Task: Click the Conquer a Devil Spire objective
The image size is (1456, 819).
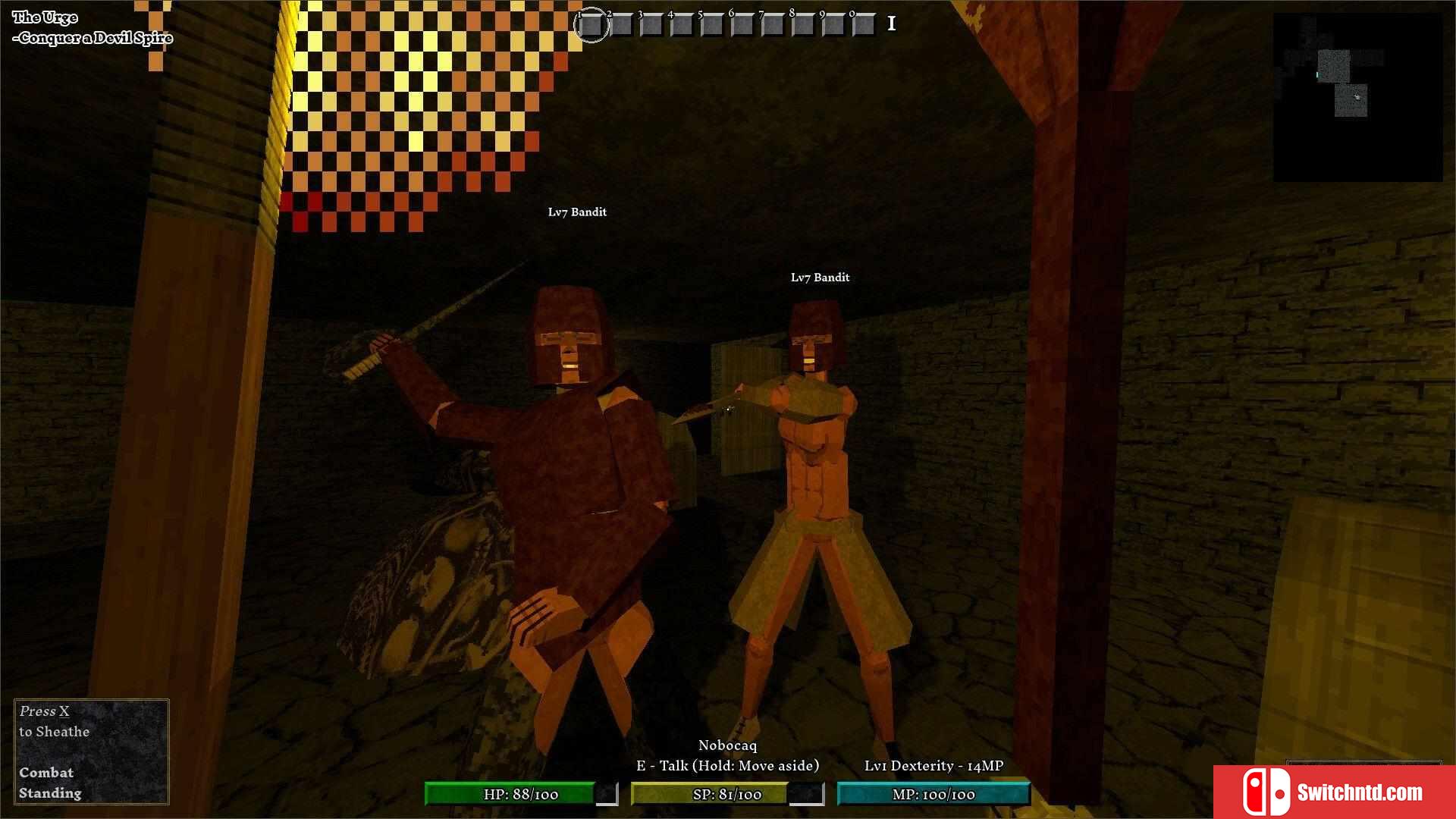Action: (96, 36)
